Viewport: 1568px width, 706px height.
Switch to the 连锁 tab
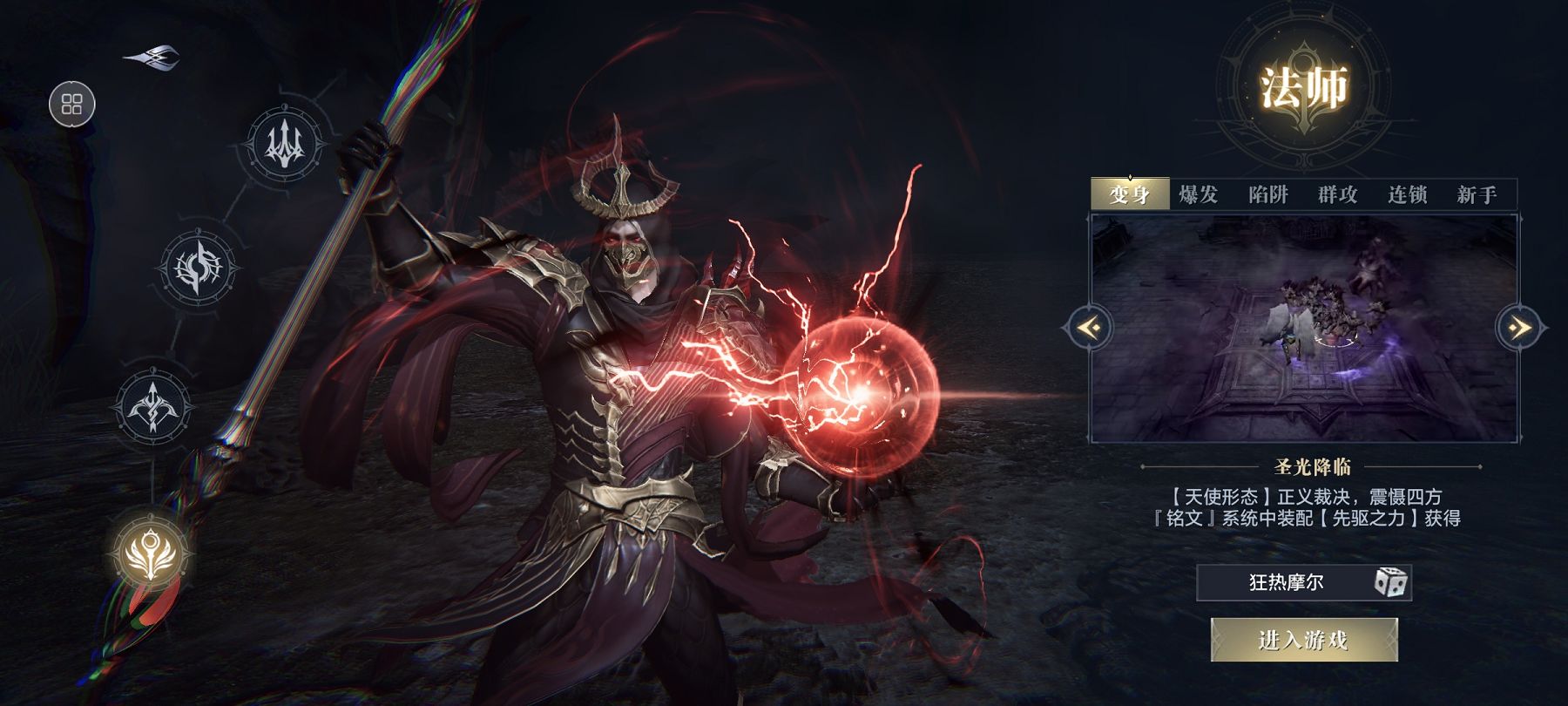tap(1407, 194)
